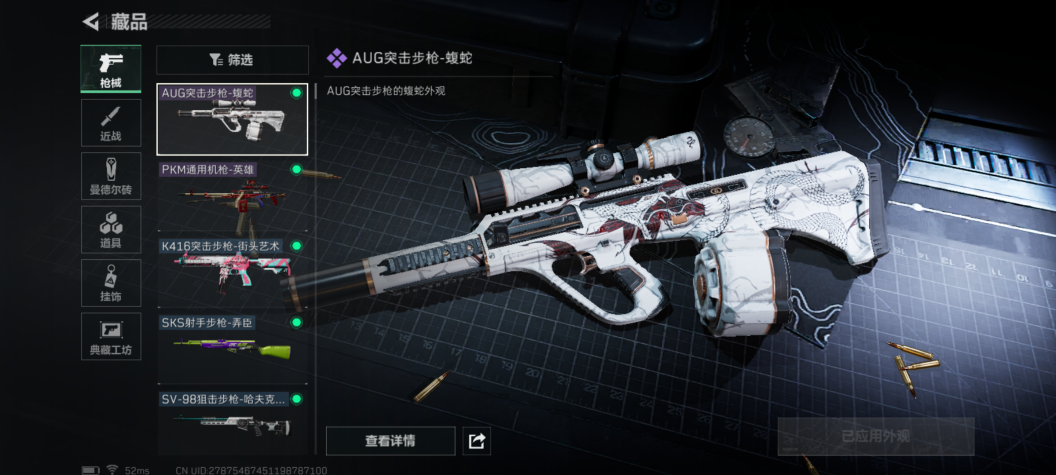Show the 道具 items category
Image resolution: width=1056 pixels, height=475 pixels.
coord(110,229)
